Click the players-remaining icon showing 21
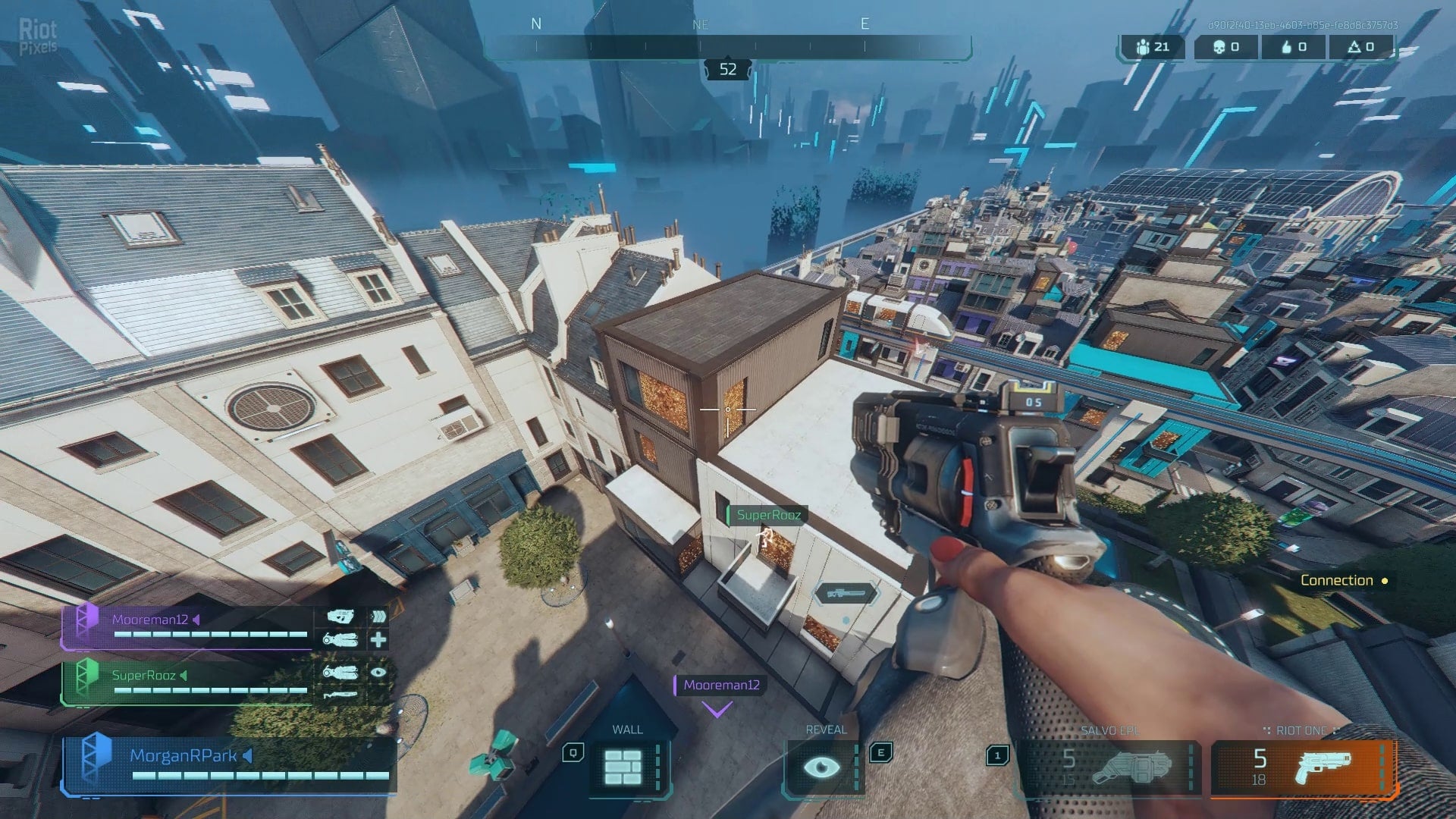Image resolution: width=1456 pixels, height=819 pixels. (x=1141, y=47)
